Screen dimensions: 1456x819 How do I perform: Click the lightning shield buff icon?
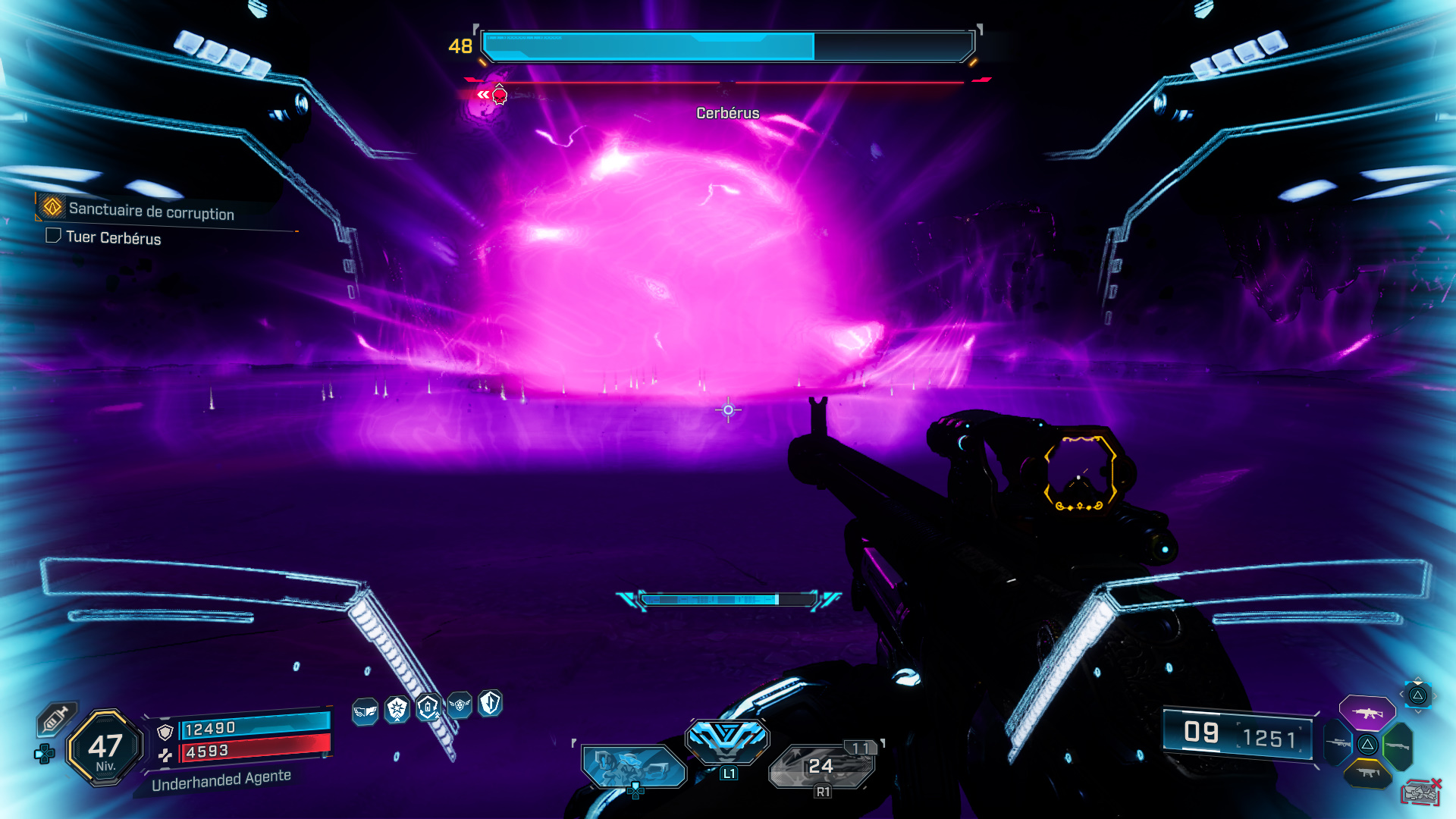click(491, 703)
